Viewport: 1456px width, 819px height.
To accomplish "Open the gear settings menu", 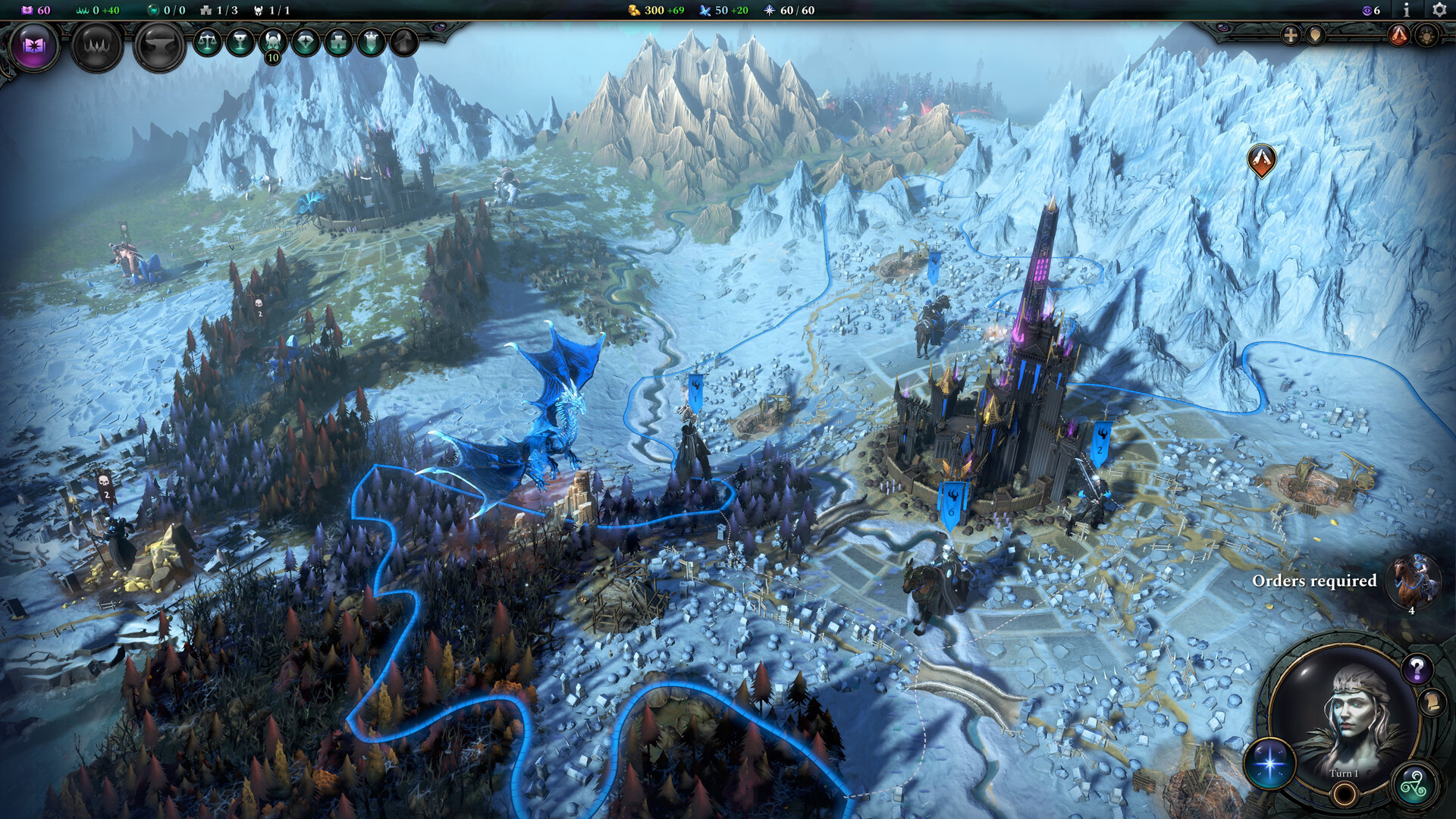I will 1439,10.
